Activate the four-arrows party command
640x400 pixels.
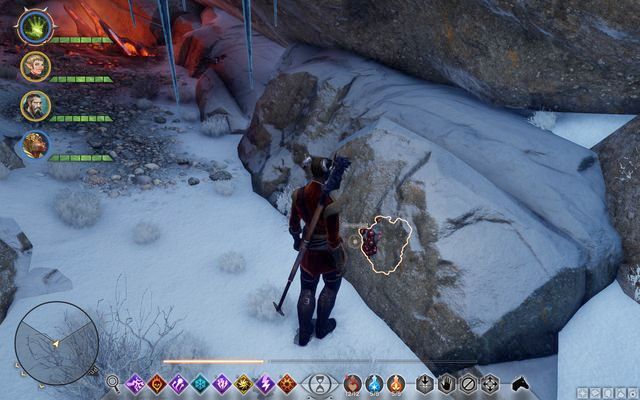coord(490,382)
